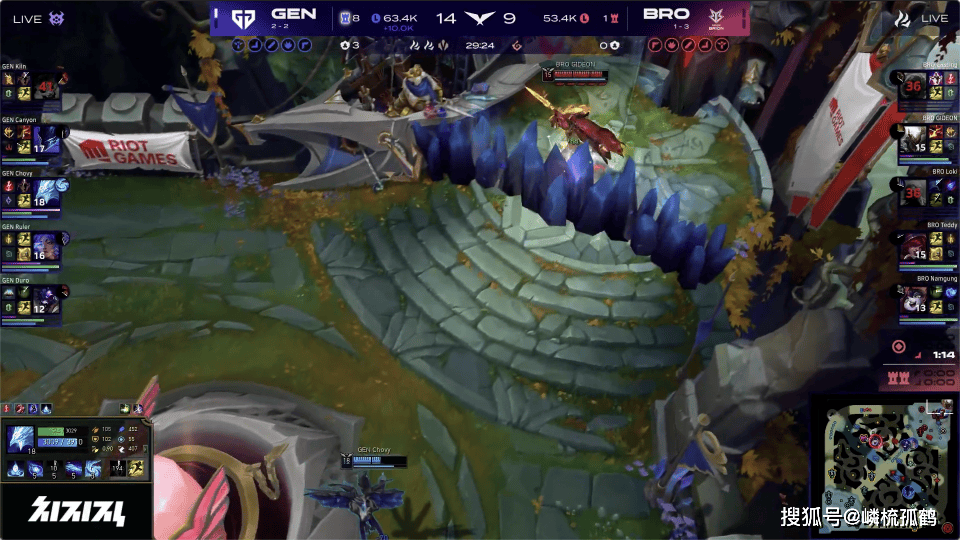The height and width of the screenshot is (540, 960).
Task: Select BRO Loki's player portrait
Action: point(913,194)
